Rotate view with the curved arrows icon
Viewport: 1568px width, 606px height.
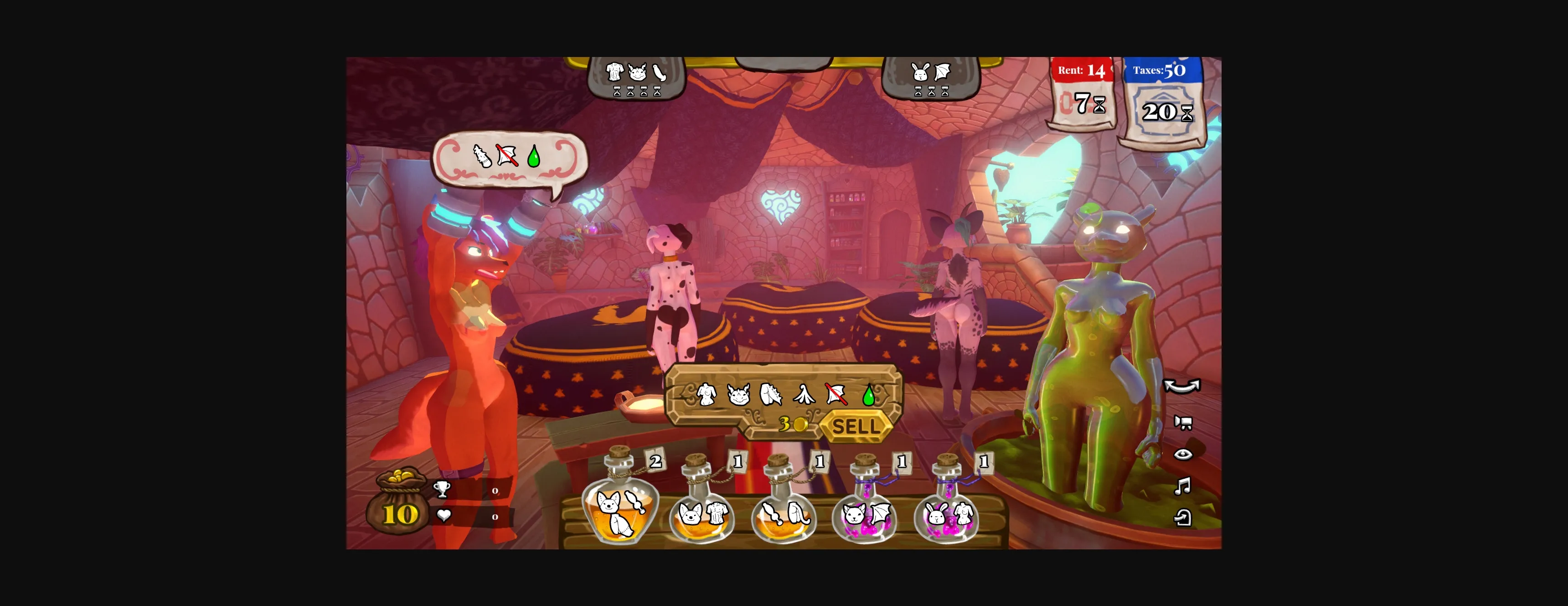tap(1181, 387)
